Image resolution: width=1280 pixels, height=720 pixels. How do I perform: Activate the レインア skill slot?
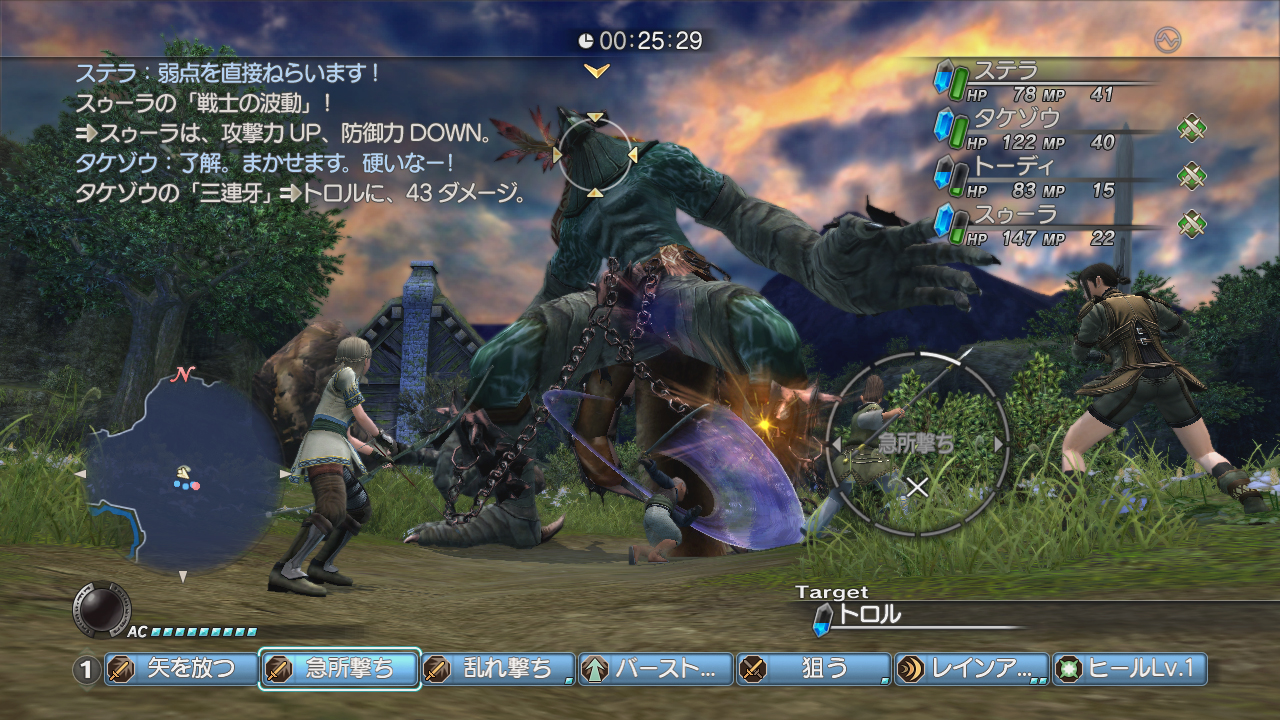pos(971,669)
